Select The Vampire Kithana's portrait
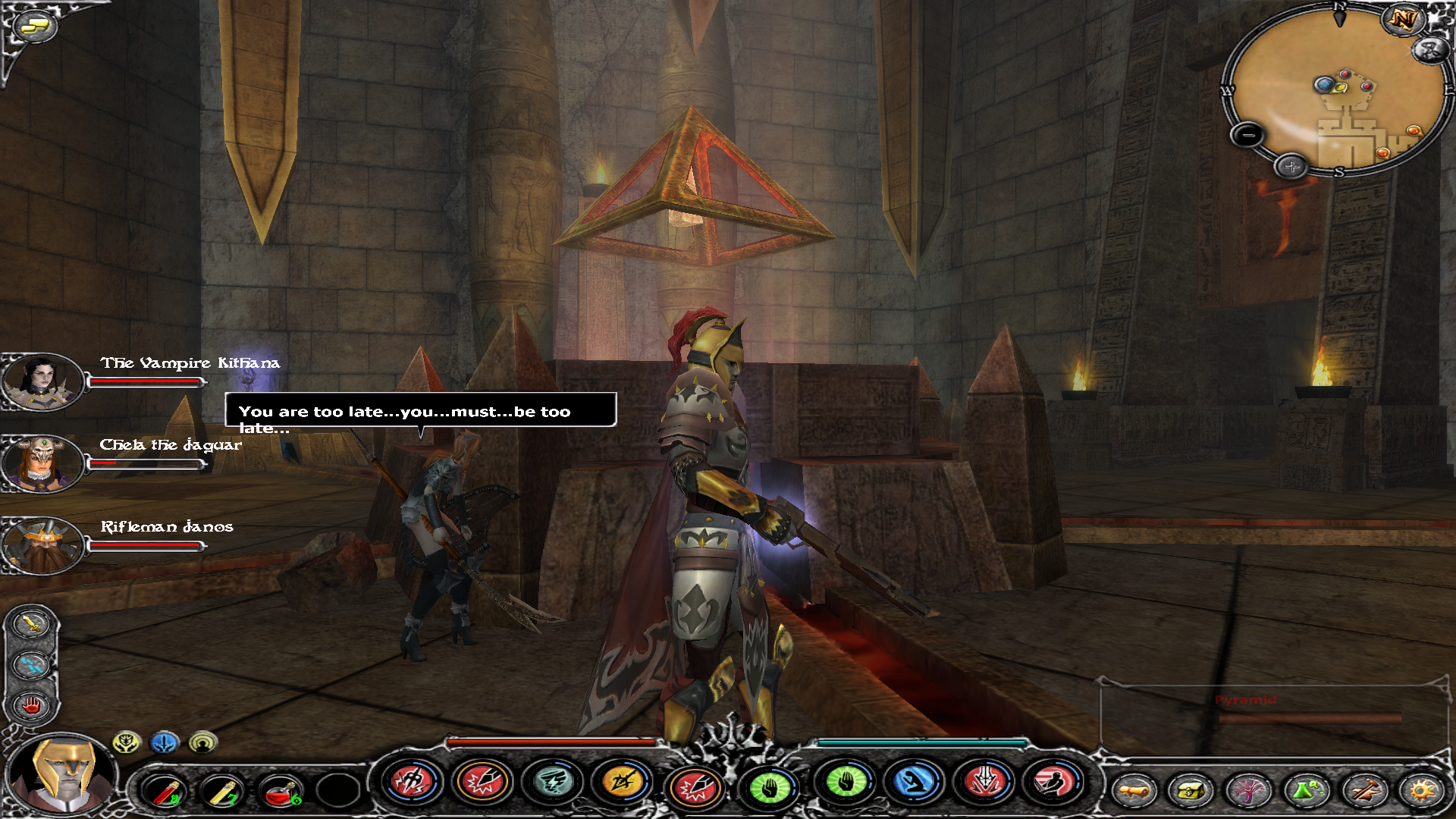The width and height of the screenshot is (1456, 819). [x=41, y=381]
